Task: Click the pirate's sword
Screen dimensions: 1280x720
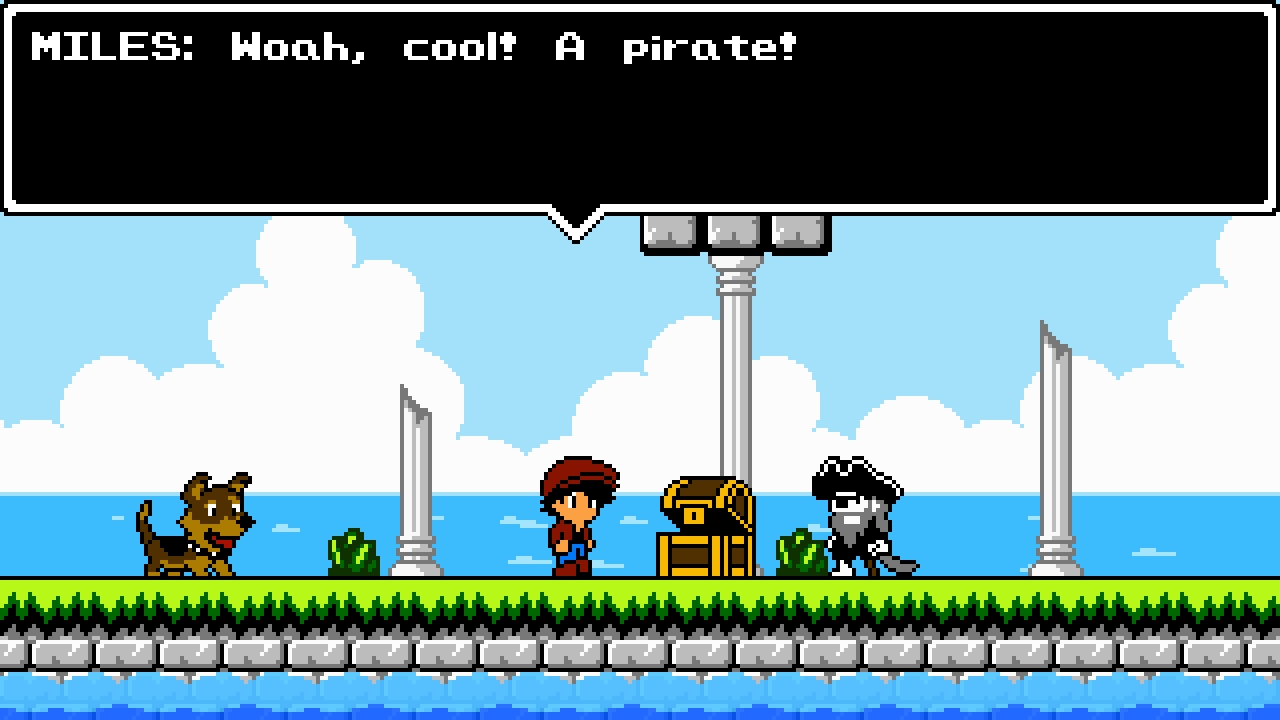Action: pos(898,563)
